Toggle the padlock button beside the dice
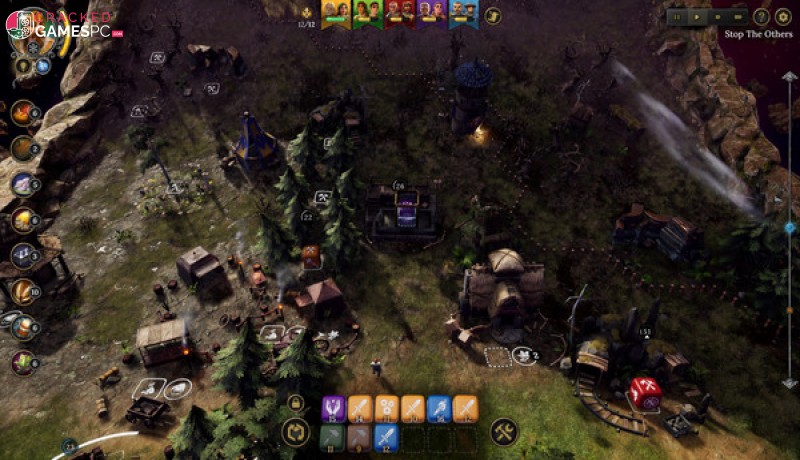Viewport: 800px width, 460px height. tap(295, 403)
